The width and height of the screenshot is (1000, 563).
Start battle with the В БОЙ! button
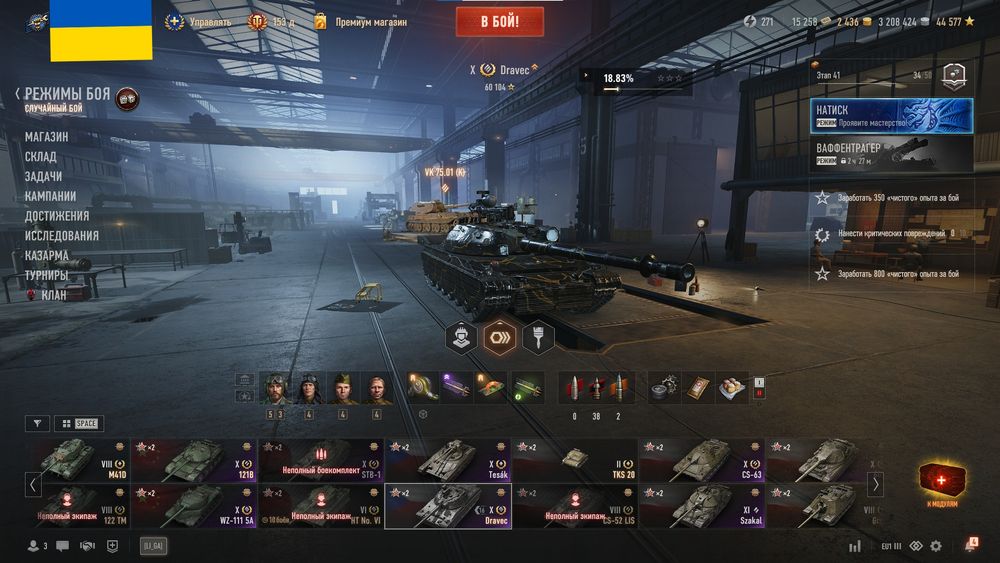click(500, 21)
